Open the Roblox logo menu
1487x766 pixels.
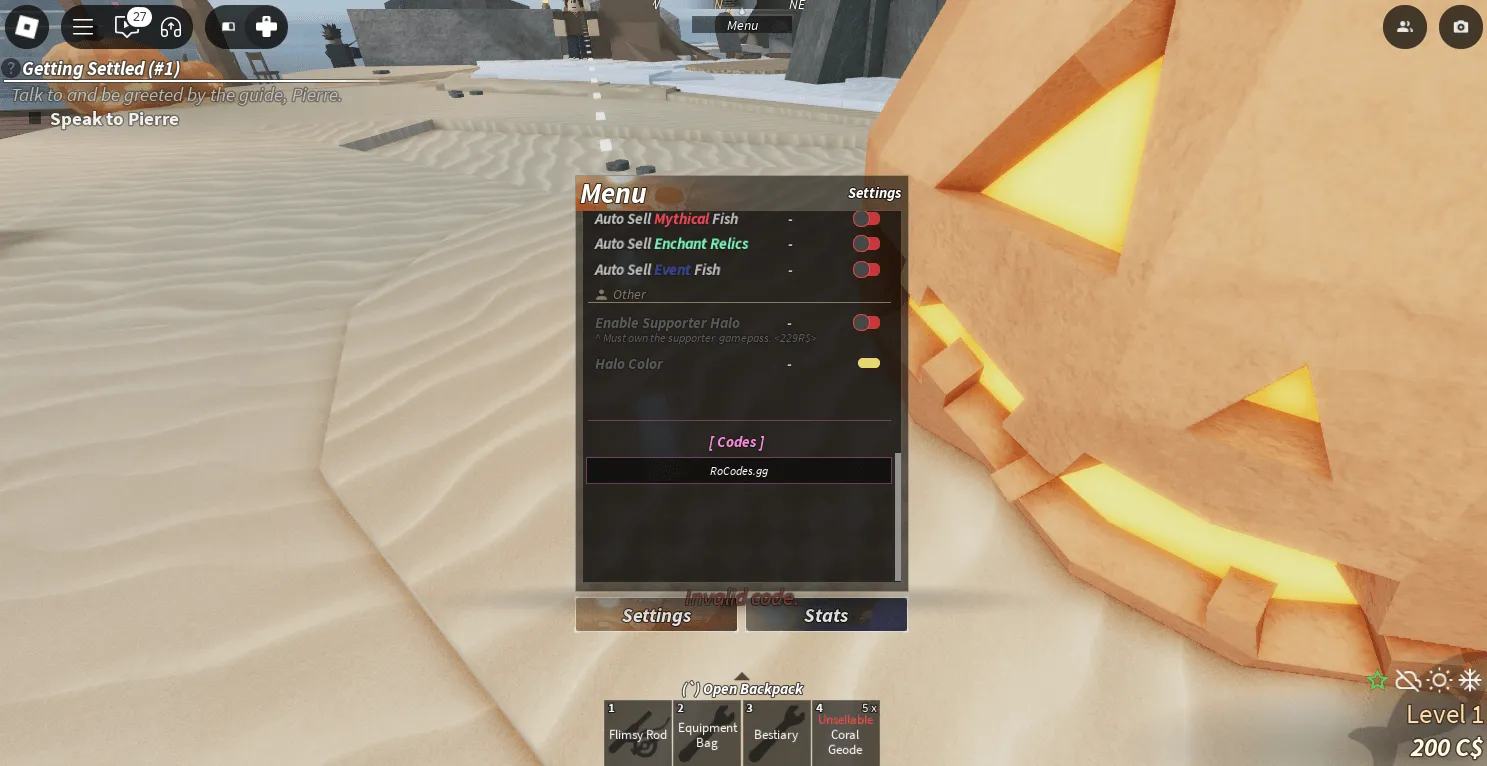(26, 27)
